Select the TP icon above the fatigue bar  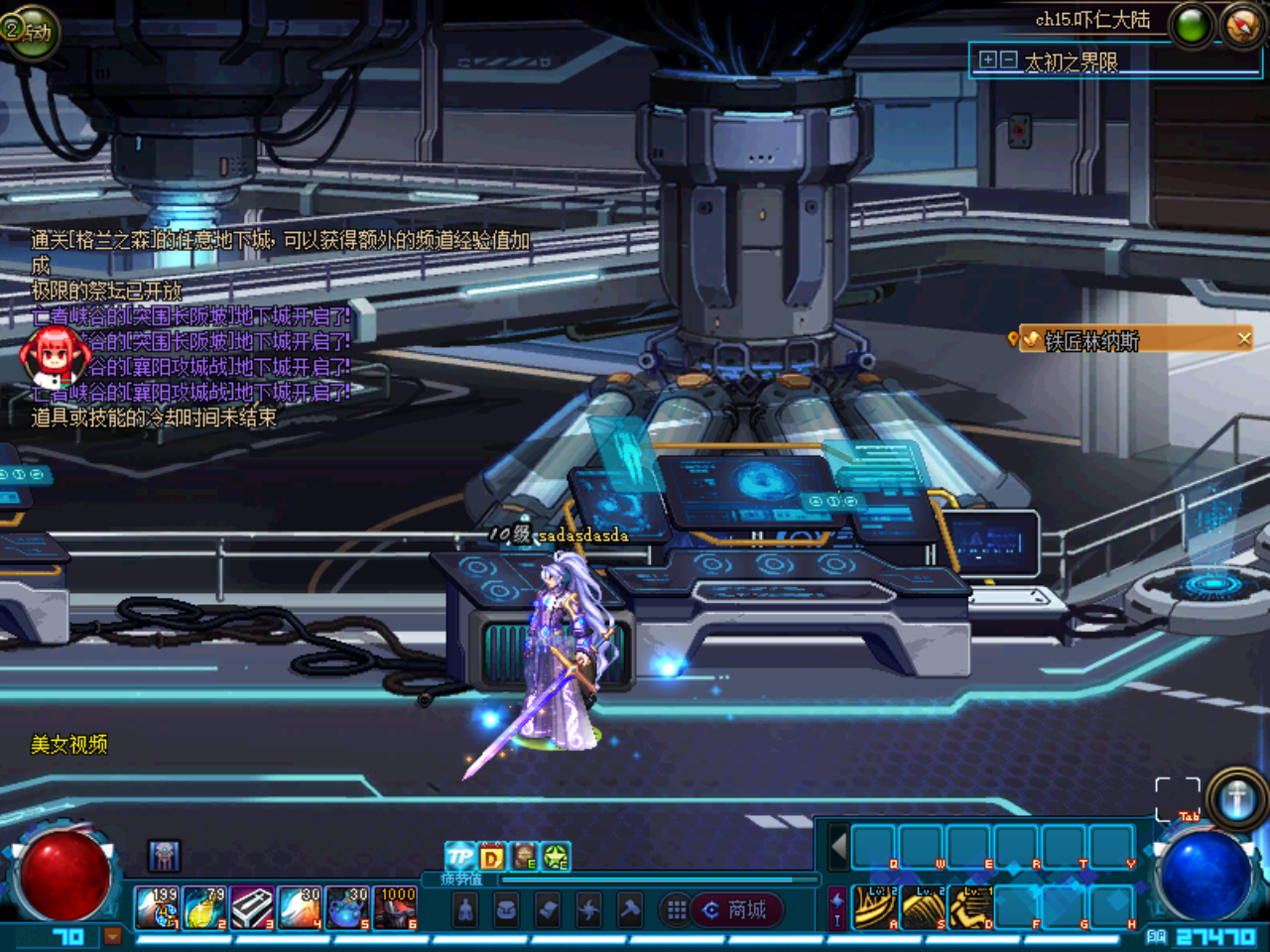pyautogui.click(x=460, y=856)
